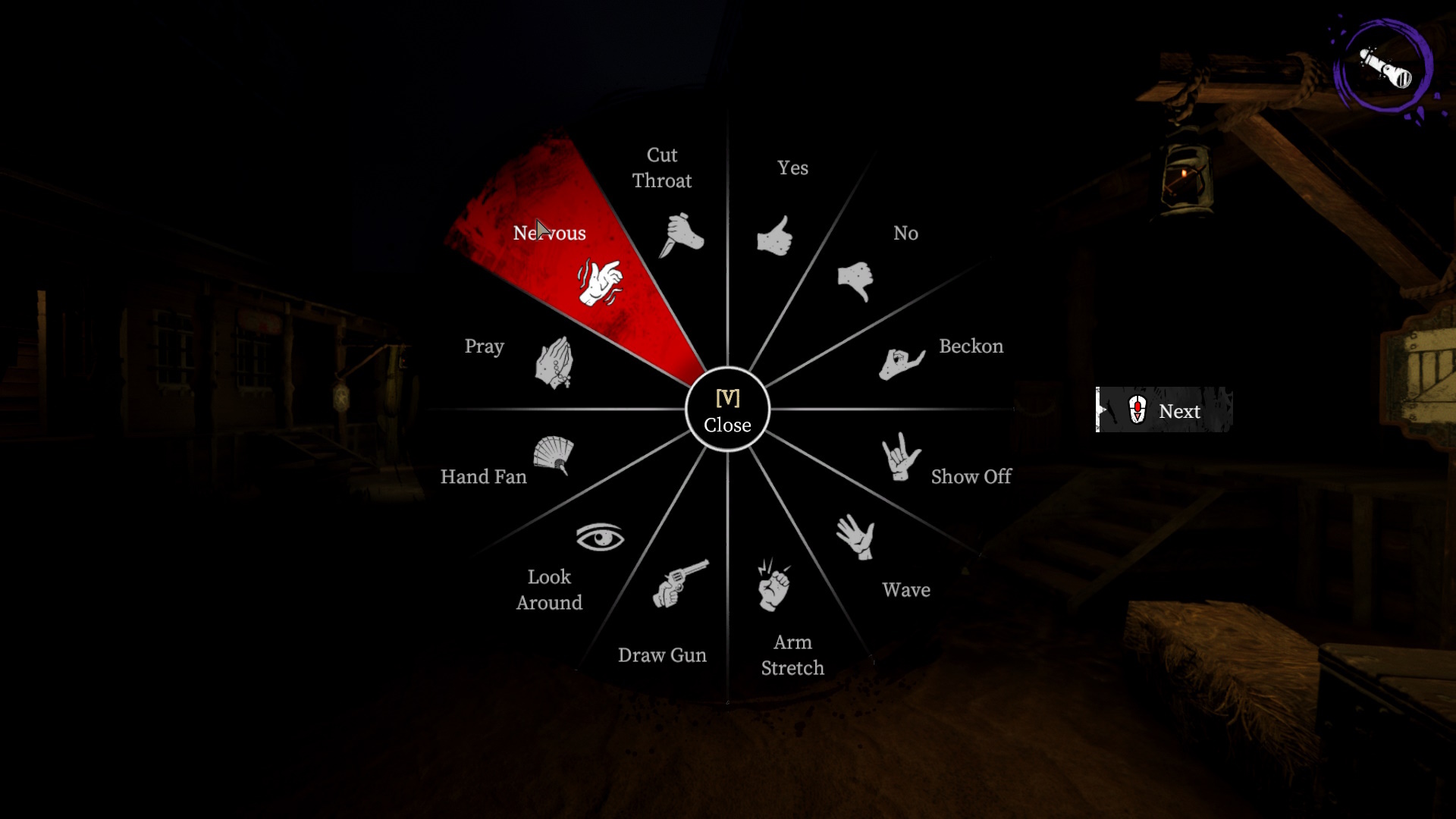Activate the Next prompt
1456x819 pixels.
[1178, 411]
